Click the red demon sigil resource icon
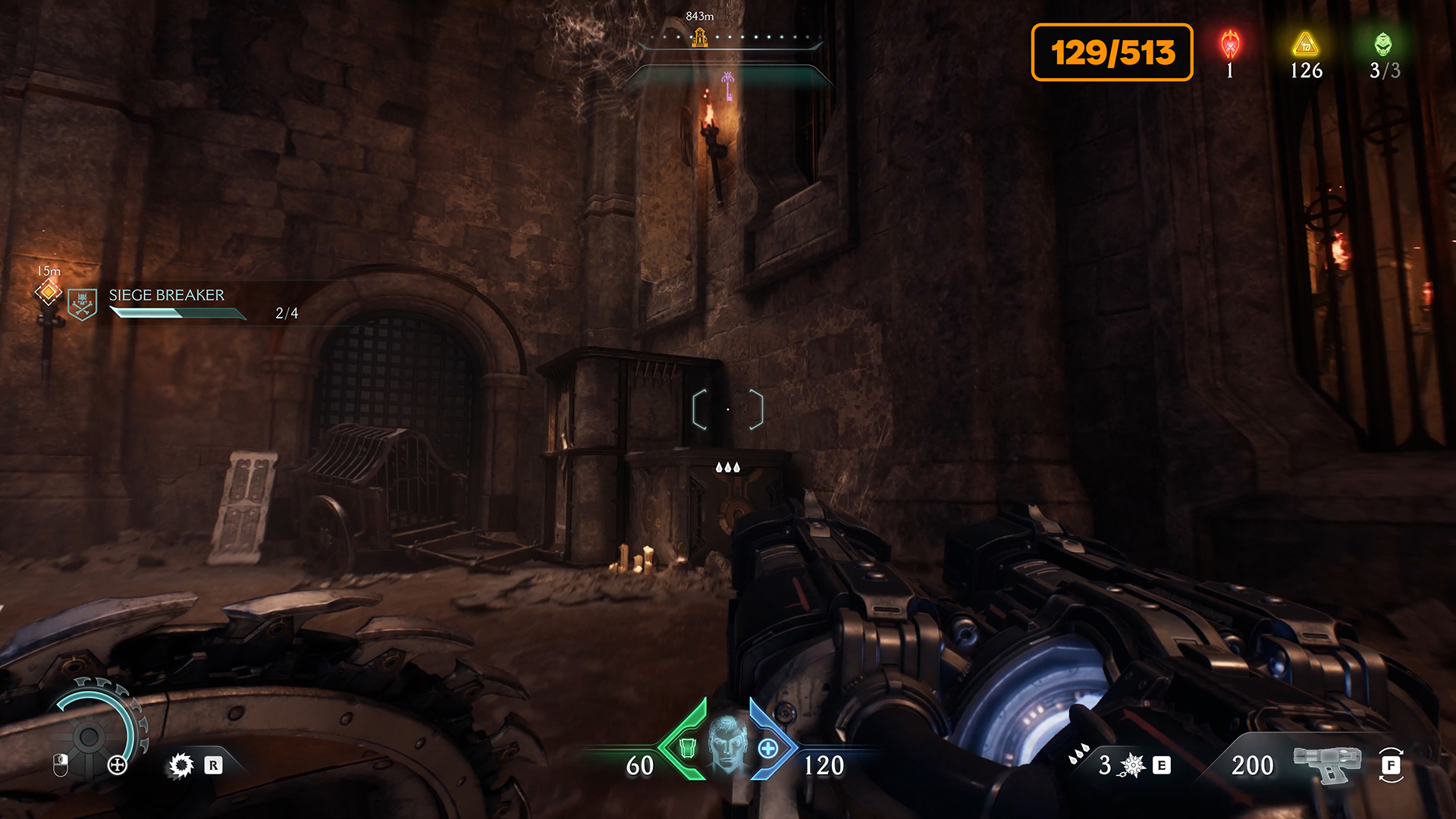The width and height of the screenshot is (1456, 819). coord(1230,45)
